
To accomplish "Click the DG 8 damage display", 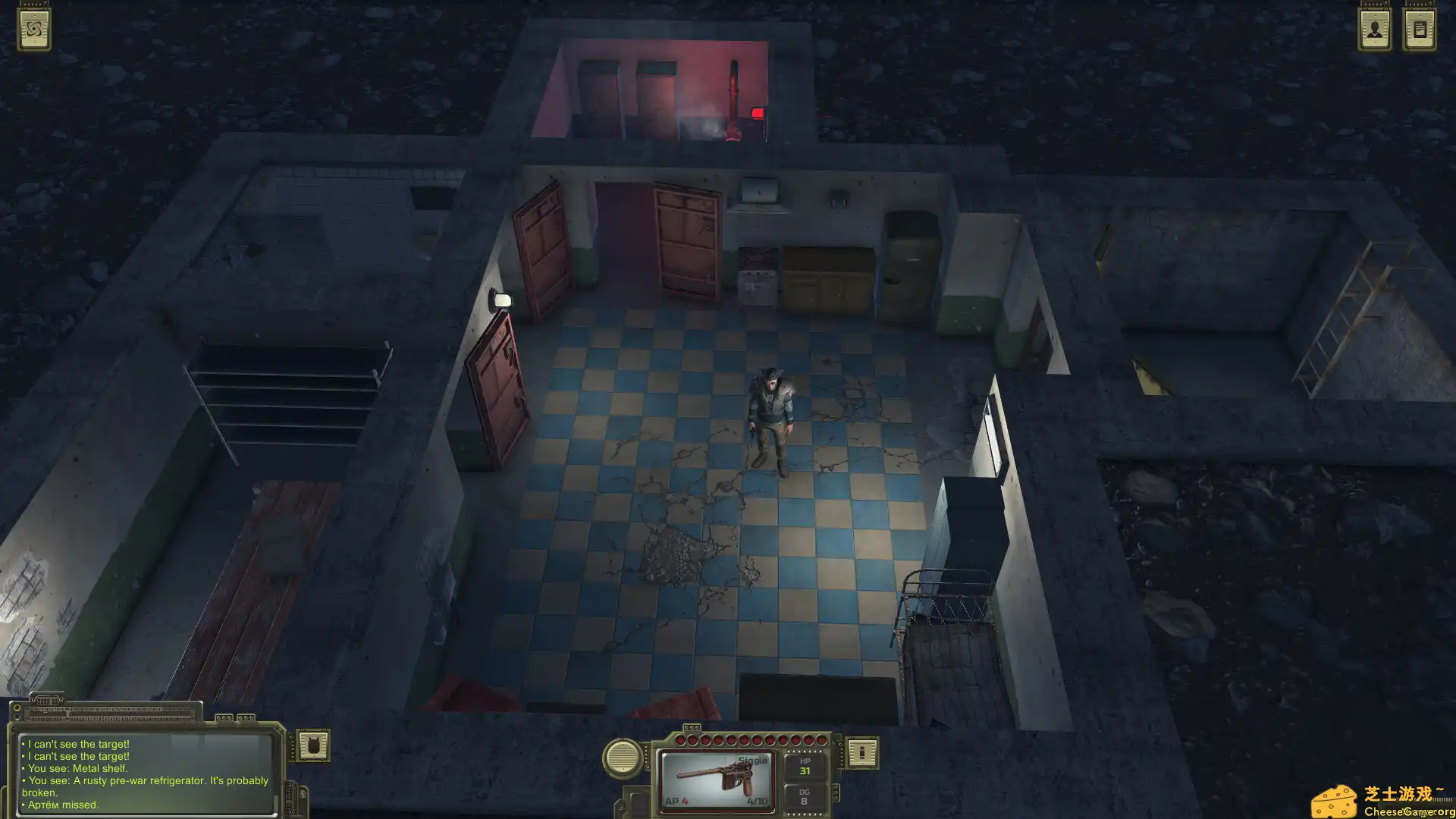I will click(x=805, y=797).
